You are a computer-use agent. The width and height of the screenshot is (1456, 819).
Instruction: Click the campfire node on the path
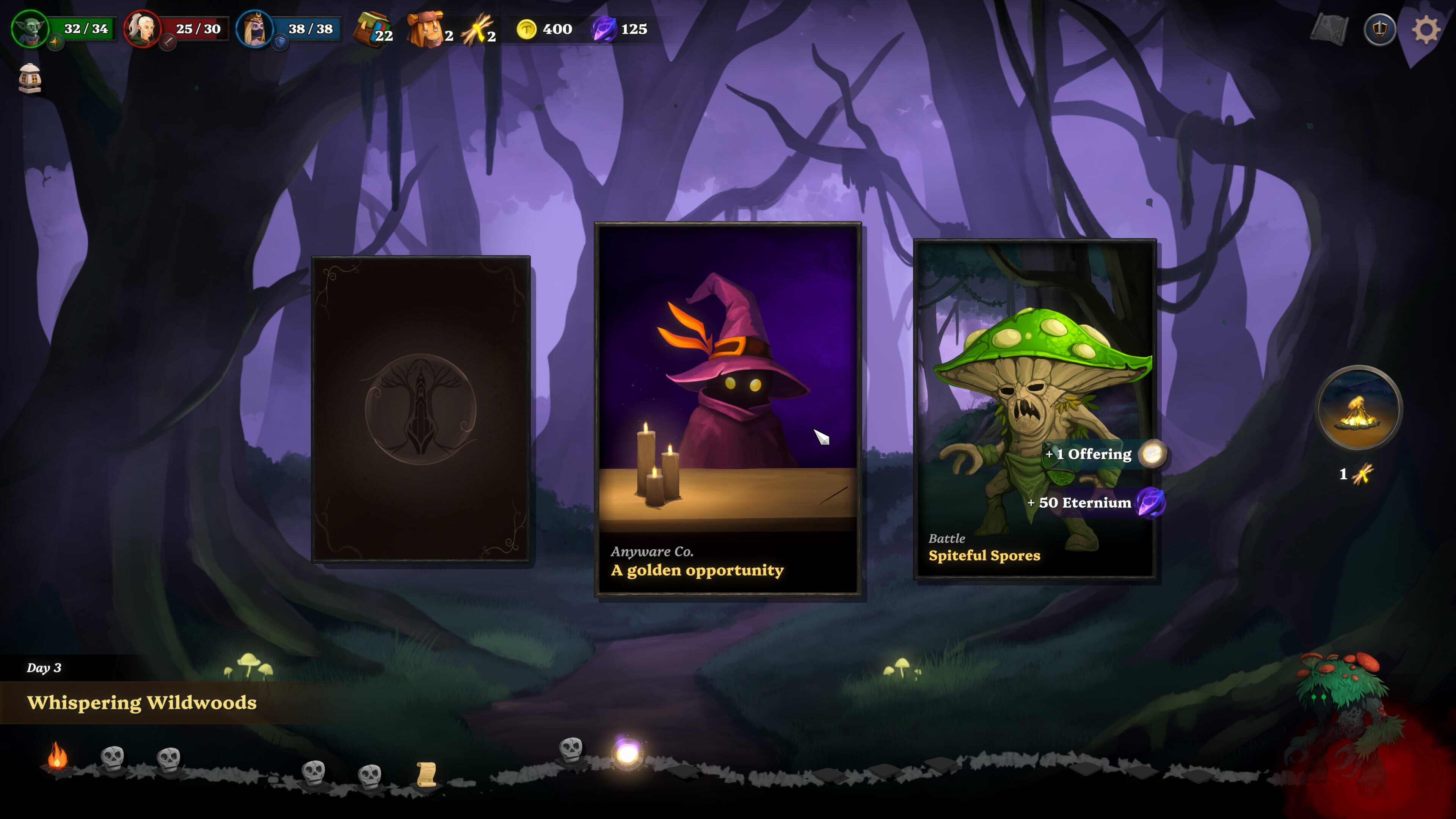pyautogui.click(x=56, y=758)
